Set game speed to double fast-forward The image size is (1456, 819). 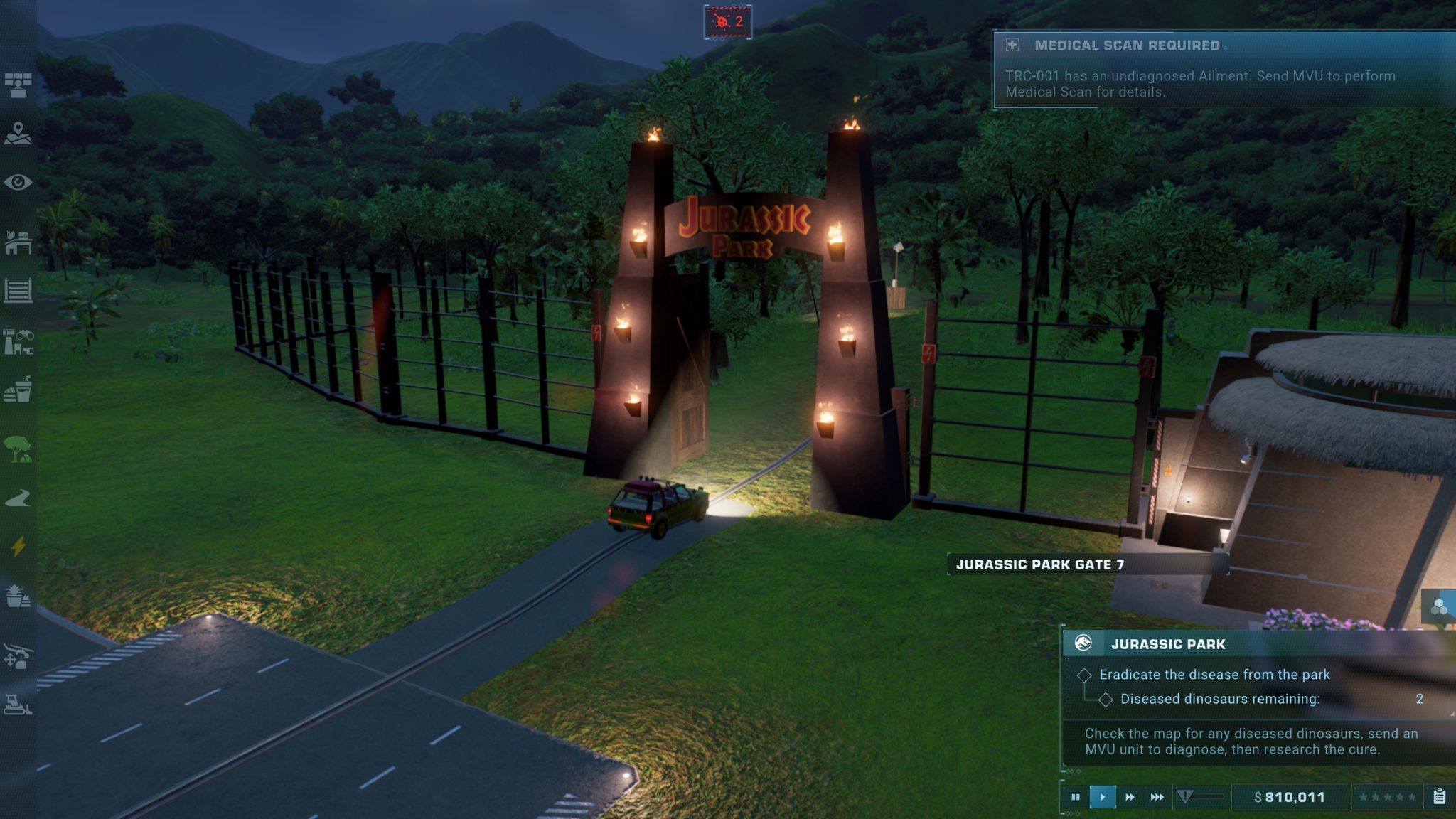[1130, 797]
